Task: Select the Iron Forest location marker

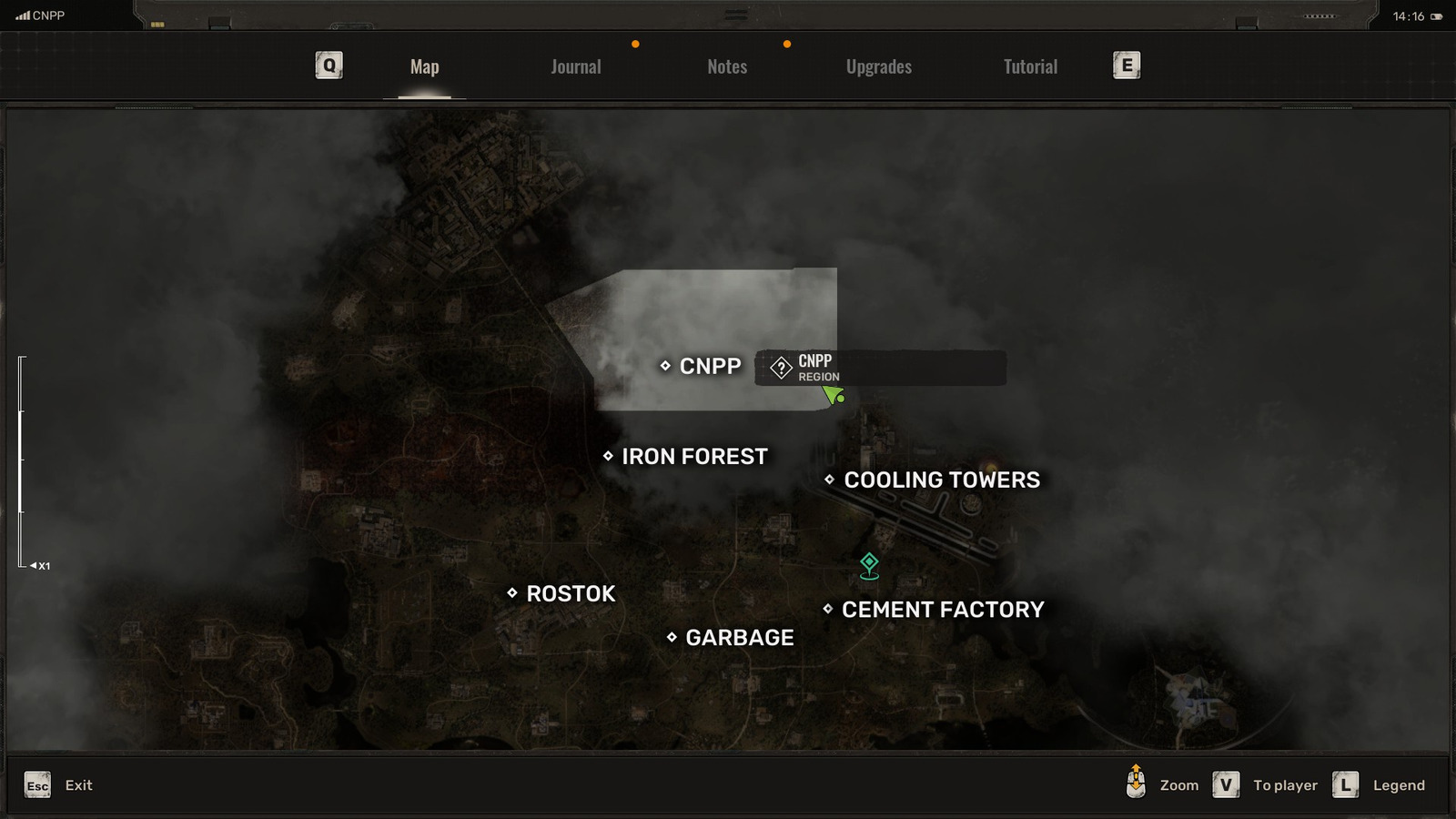Action: 607,456
